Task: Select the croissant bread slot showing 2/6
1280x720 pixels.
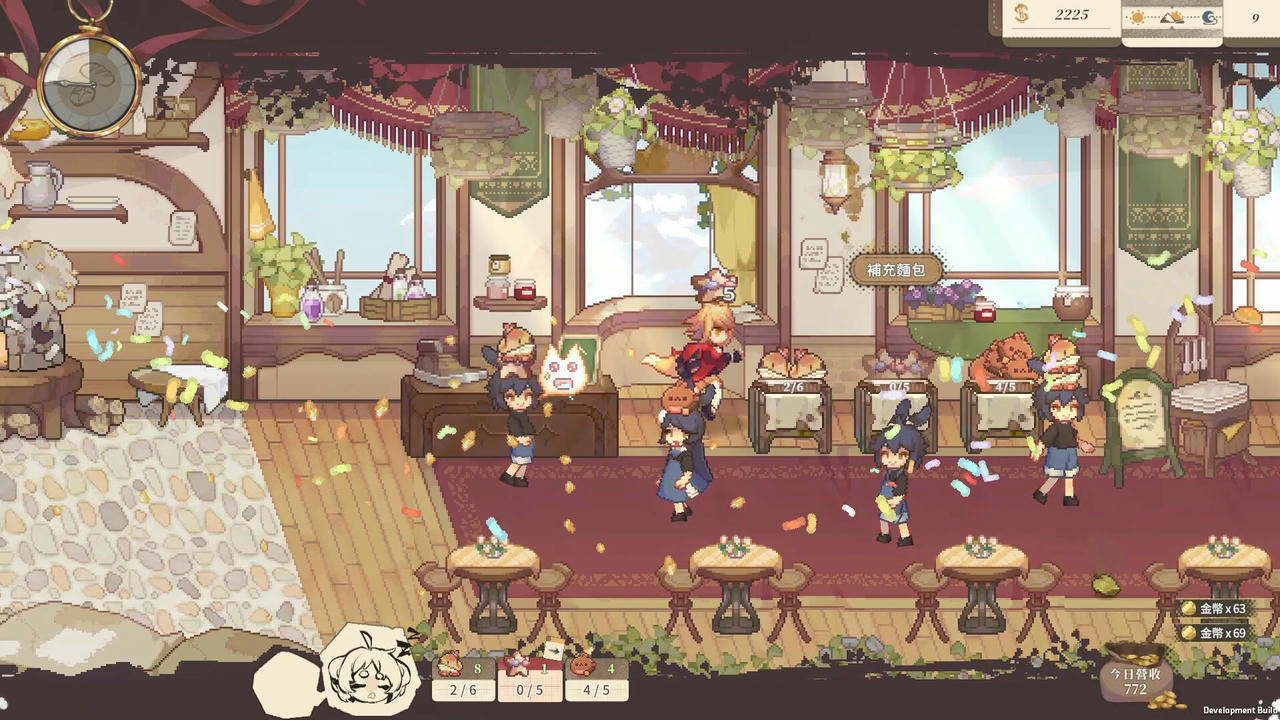Action: tap(463, 677)
